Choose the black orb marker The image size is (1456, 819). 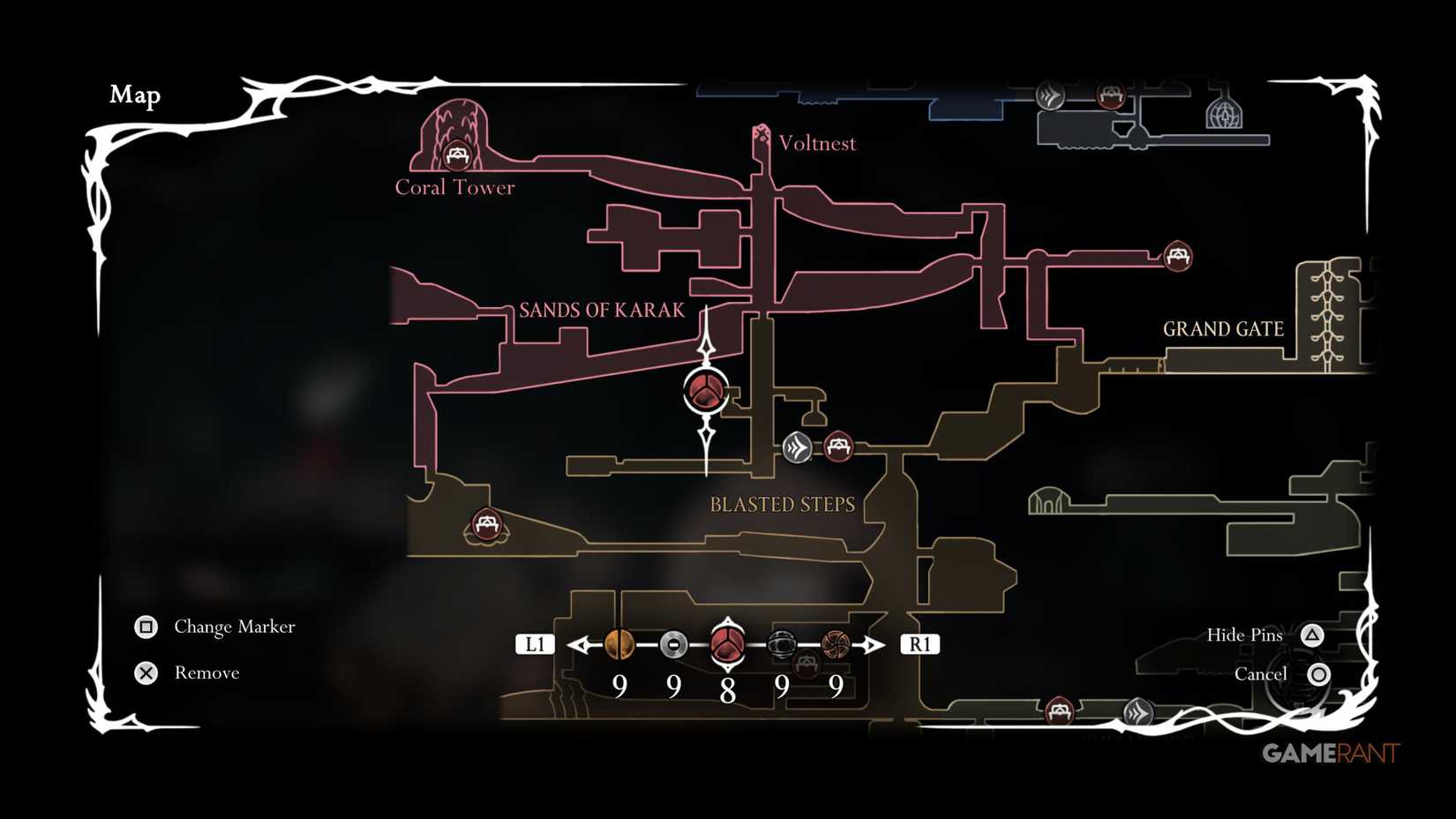point(780,644)
